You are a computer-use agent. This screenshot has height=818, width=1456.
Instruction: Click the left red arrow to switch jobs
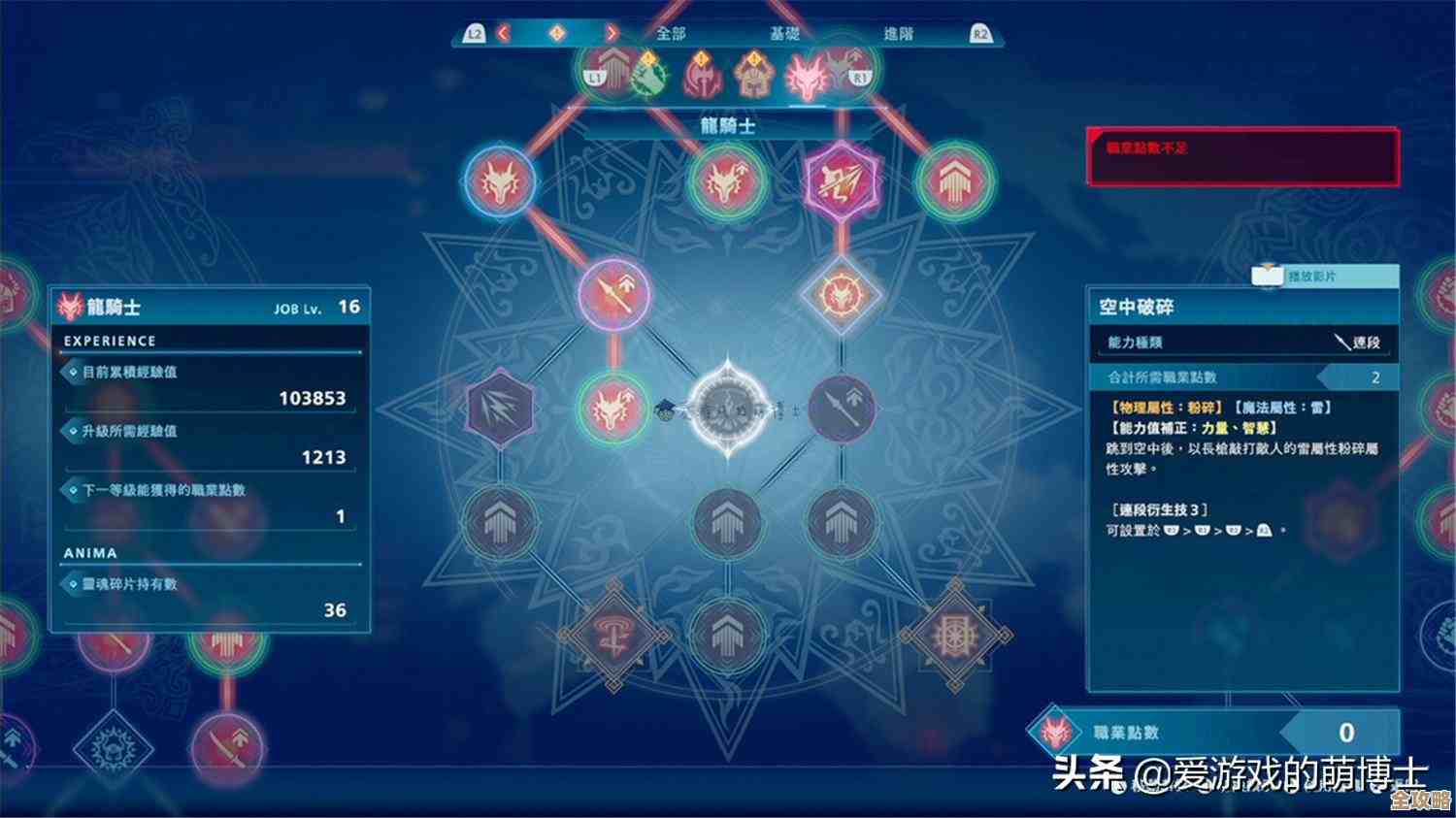point(505,32)
